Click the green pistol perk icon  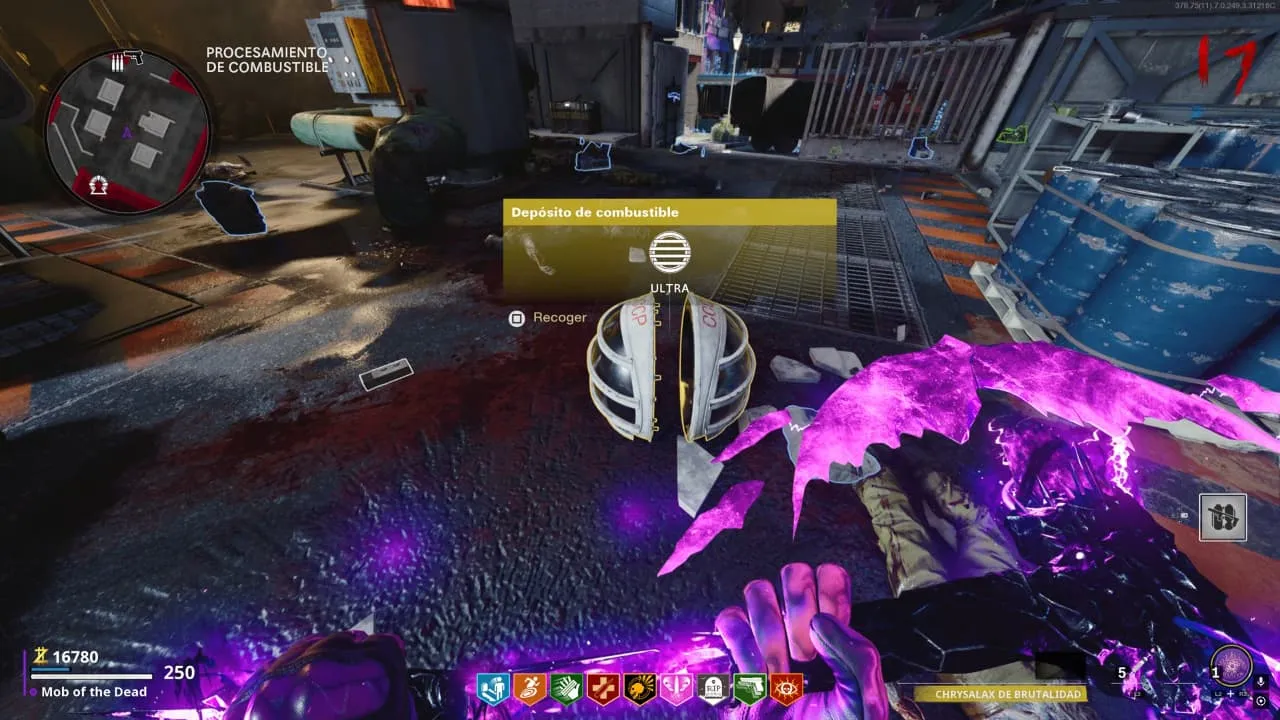click(750, 688)
